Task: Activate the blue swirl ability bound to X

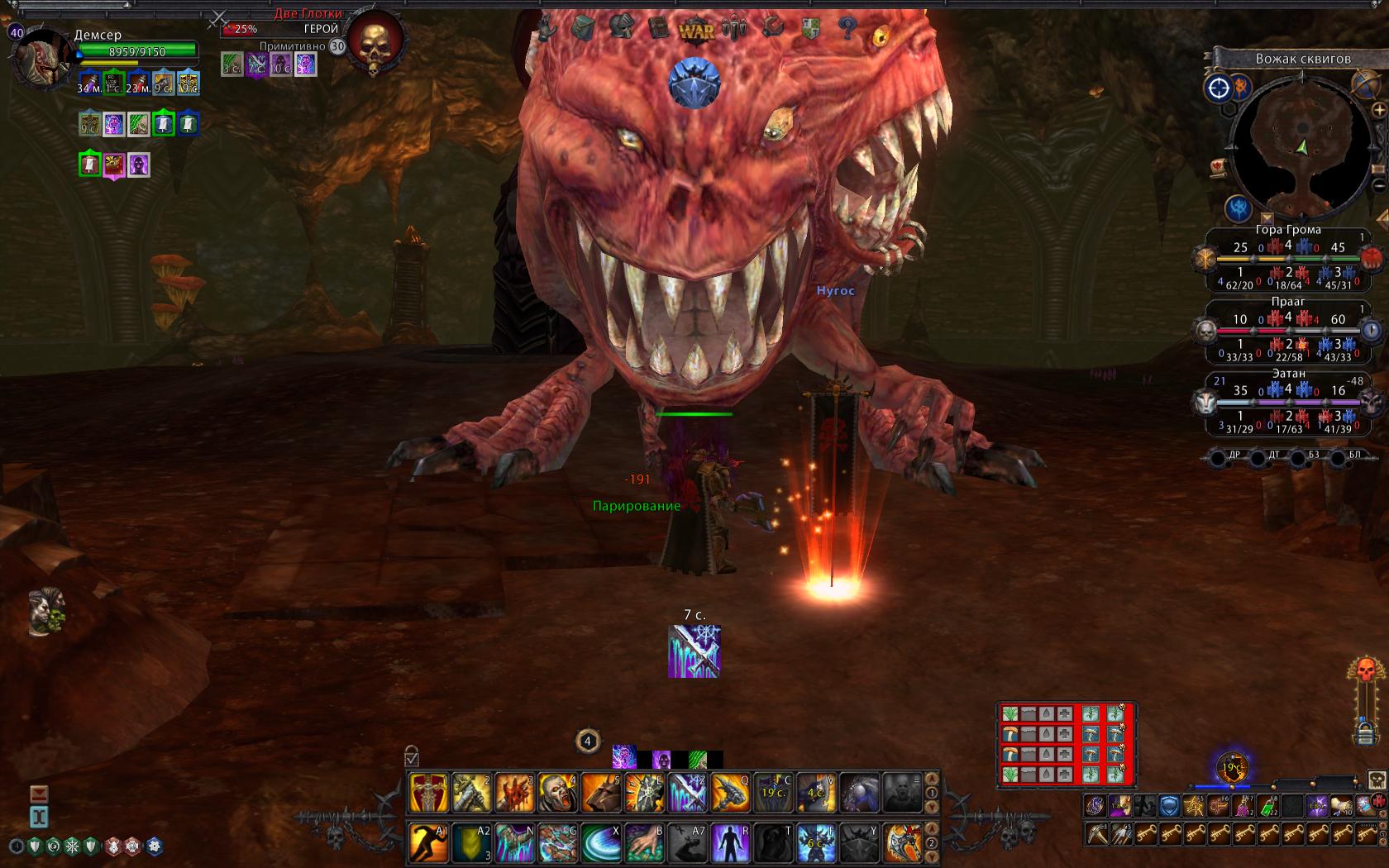Action: click(600, 842)
